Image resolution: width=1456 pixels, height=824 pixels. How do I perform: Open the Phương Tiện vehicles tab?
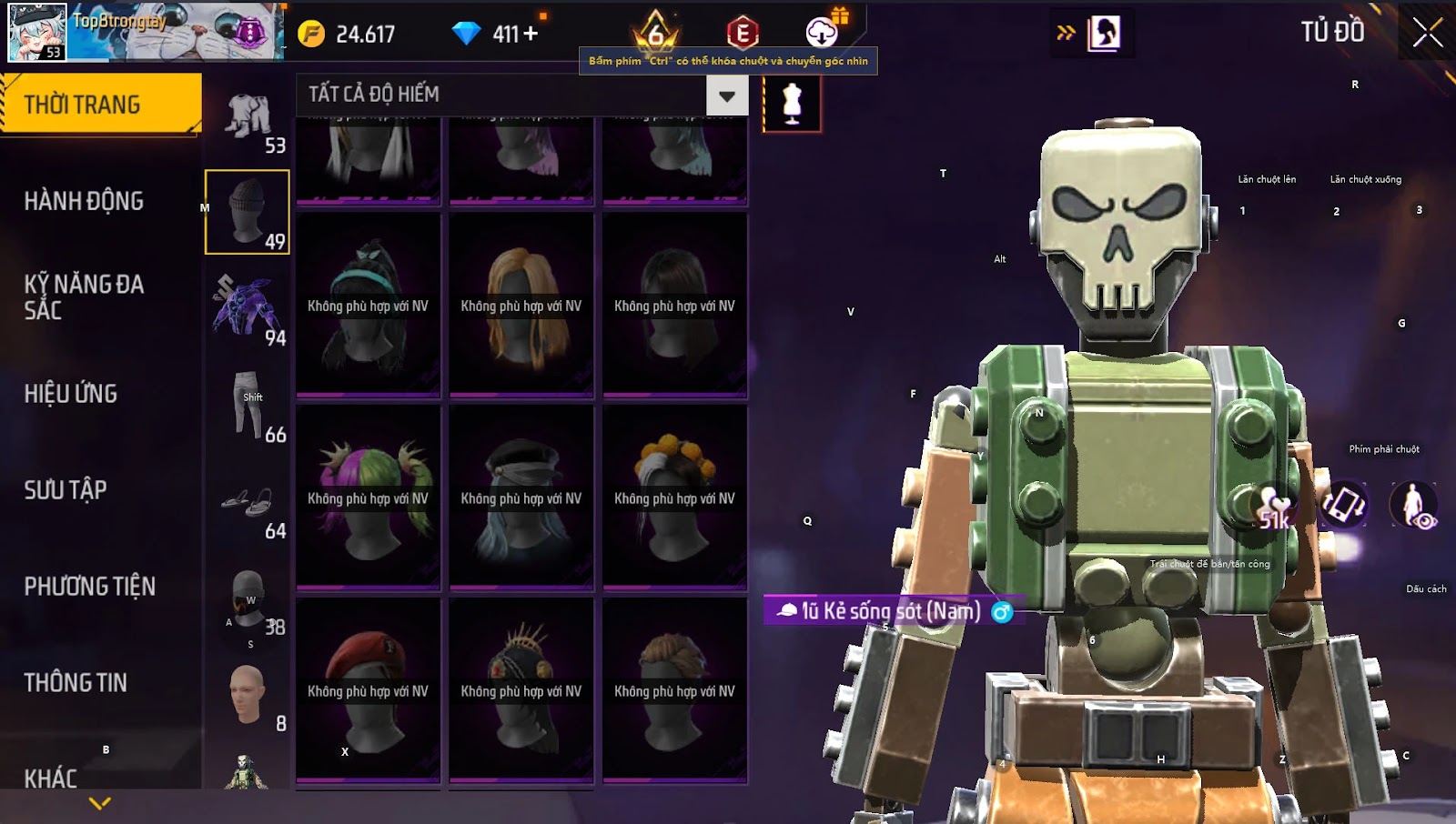[89, 587]
